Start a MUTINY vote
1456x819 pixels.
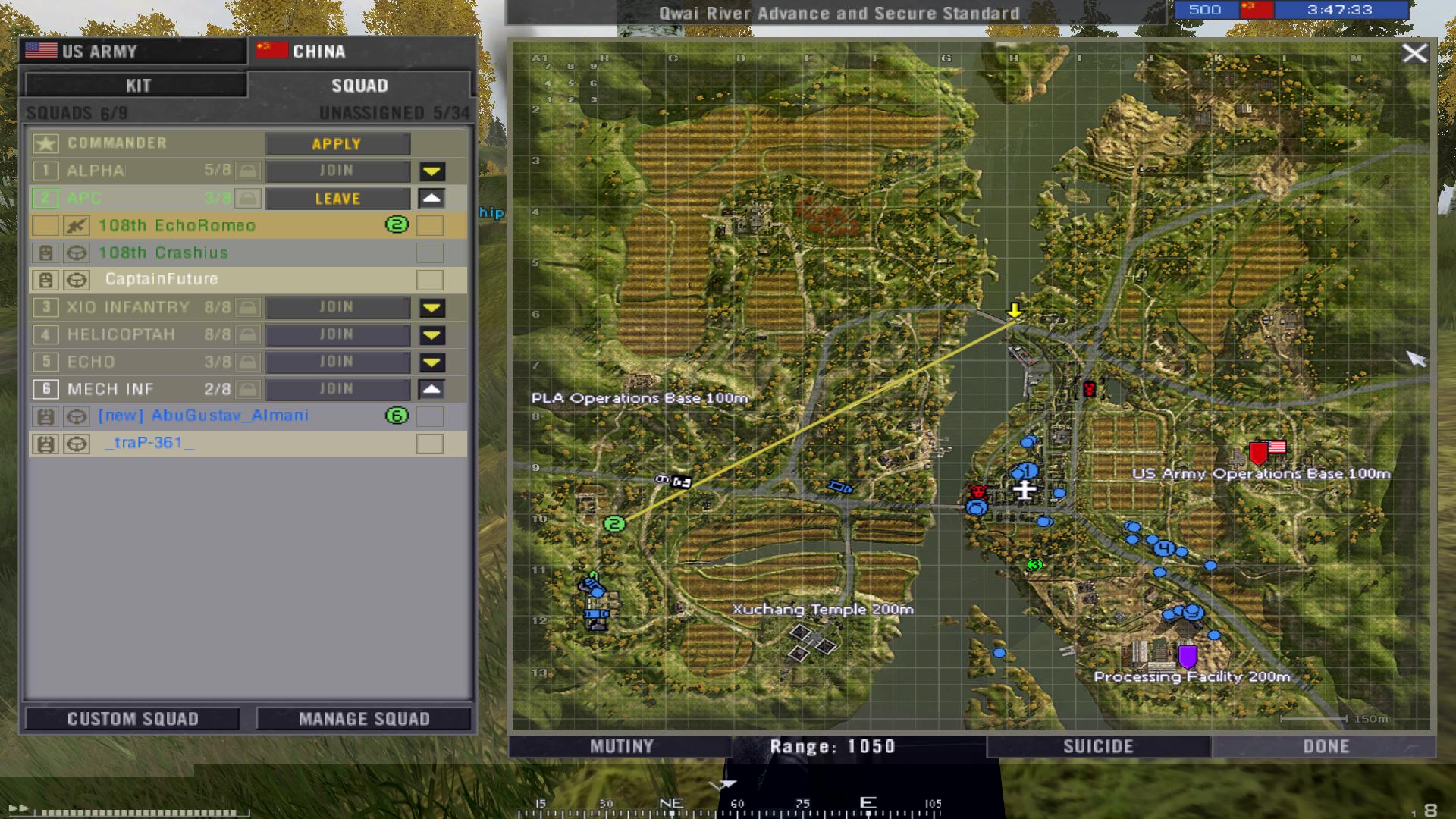(621, 747)
